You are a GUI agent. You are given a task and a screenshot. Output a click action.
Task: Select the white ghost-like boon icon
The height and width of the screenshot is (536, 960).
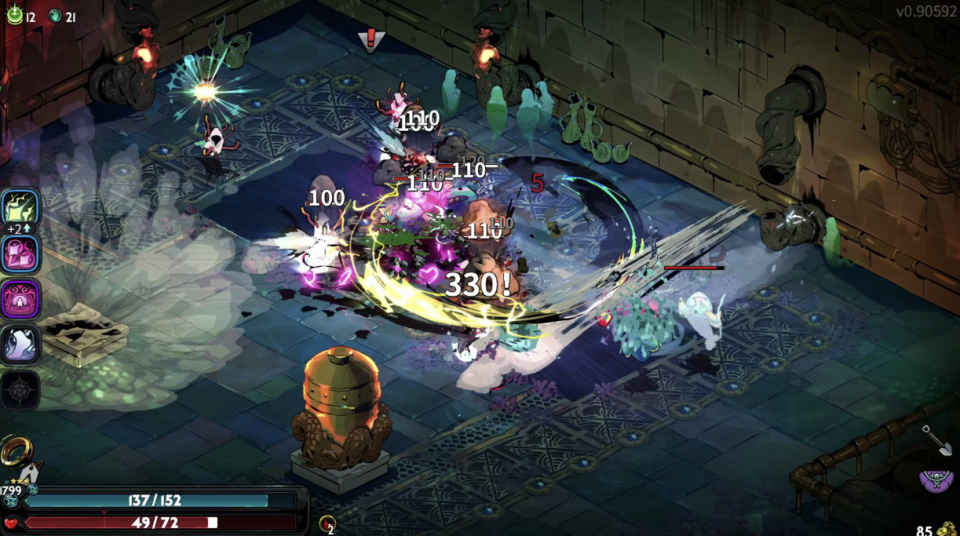(x=21, y=344)
